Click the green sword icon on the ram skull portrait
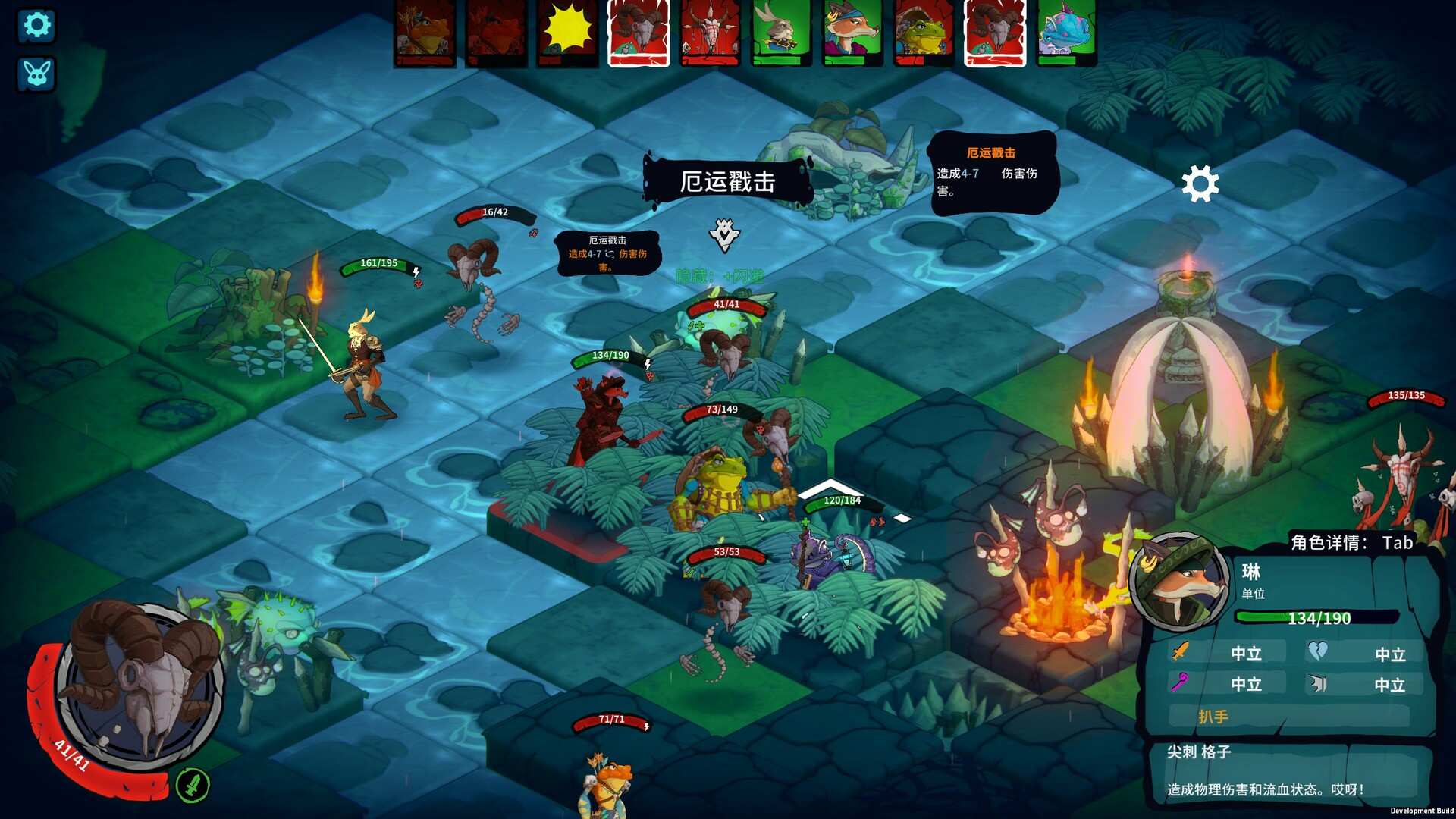The height and width of the screenshot is (819, 1456). pos(194,786)
